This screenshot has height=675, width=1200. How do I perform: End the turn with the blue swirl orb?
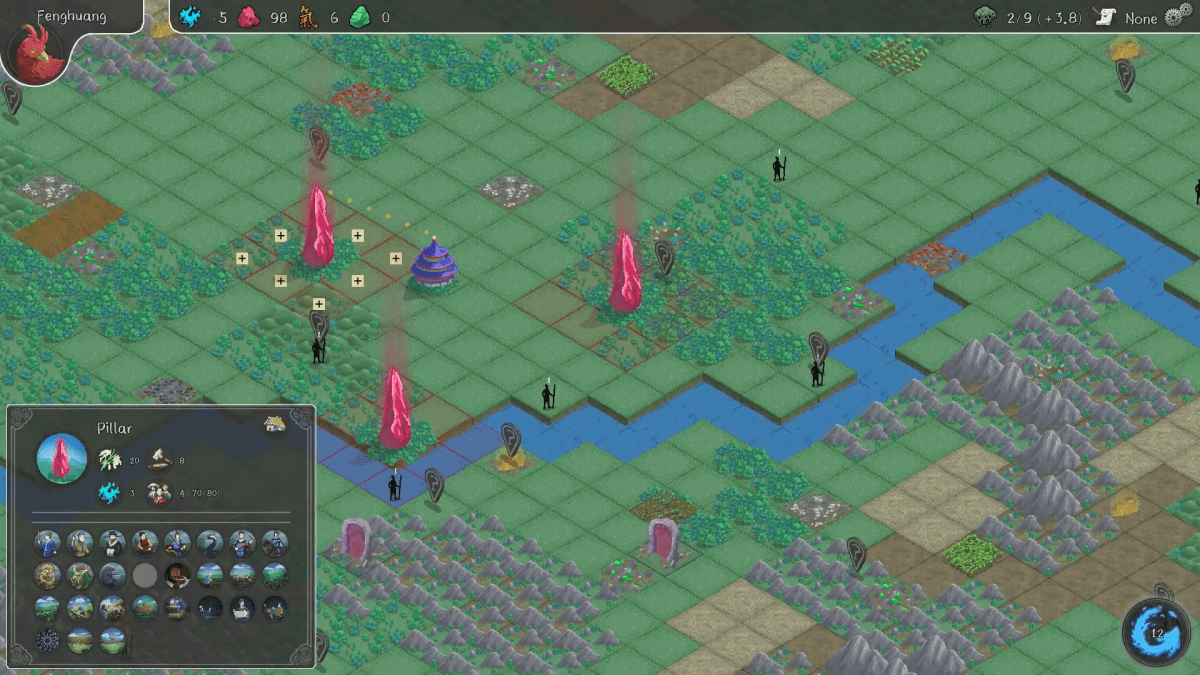[x=1156, y=632]
